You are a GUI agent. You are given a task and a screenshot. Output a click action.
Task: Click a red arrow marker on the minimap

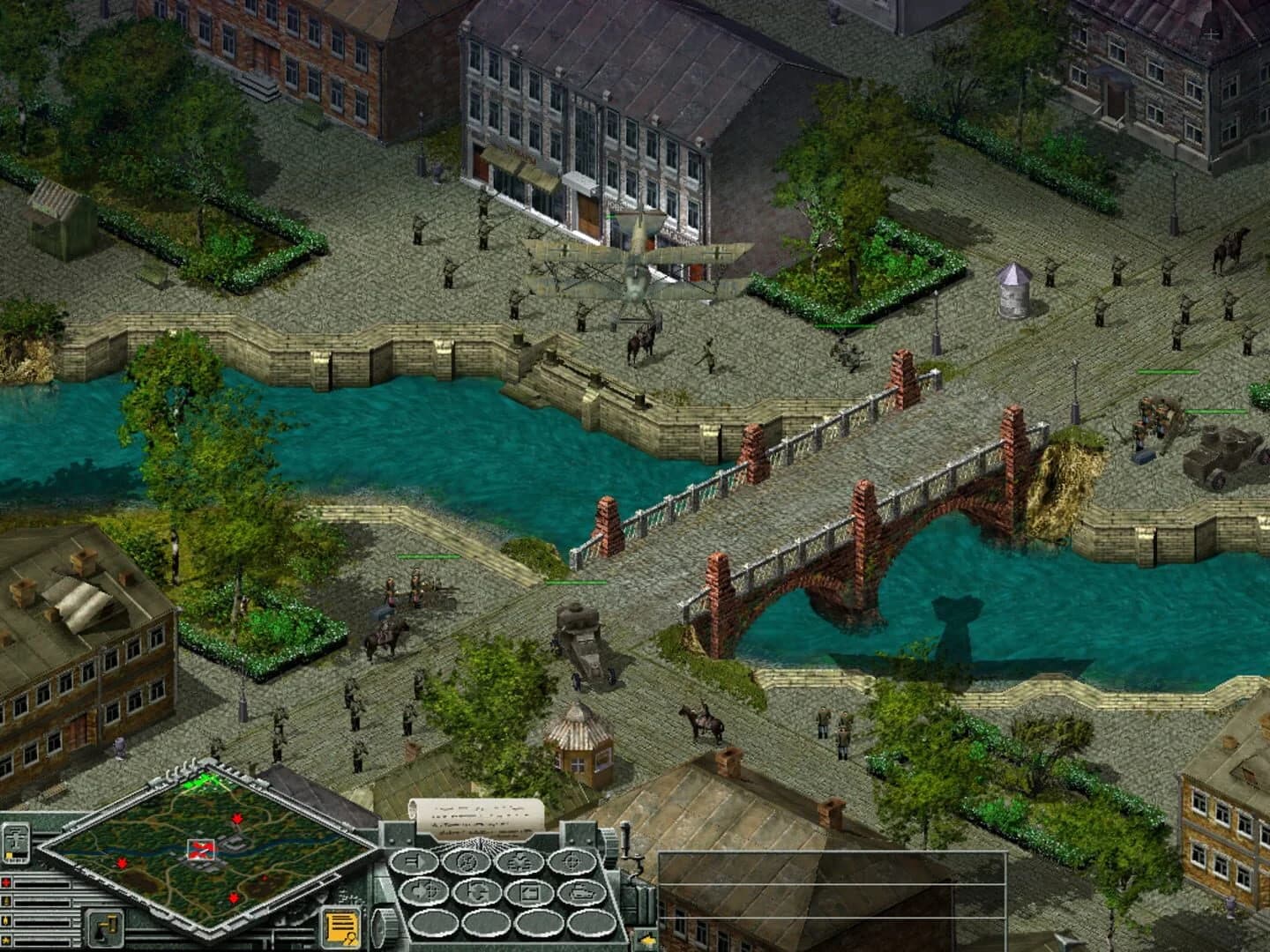(237, 819)
